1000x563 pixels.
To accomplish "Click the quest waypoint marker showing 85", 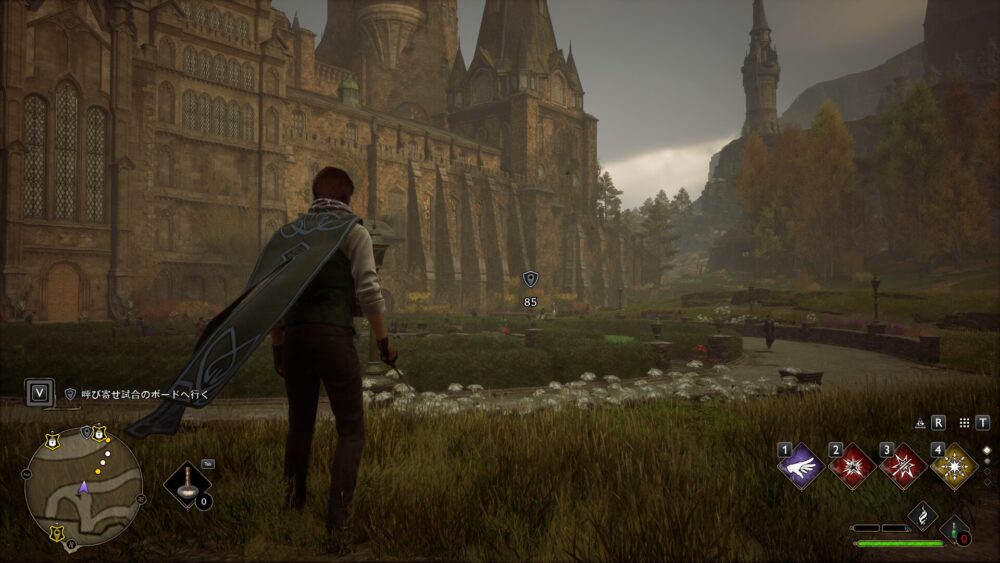I will point(531,281).
